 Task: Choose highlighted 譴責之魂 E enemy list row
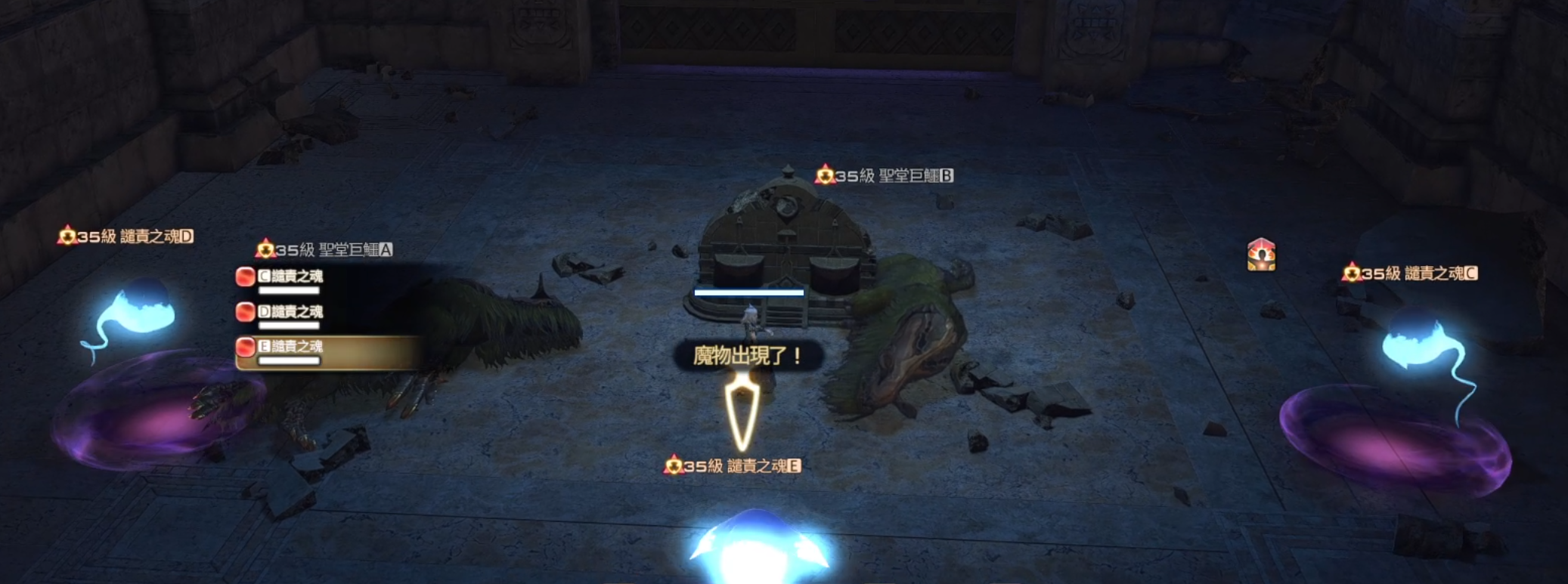click(290, 347)
